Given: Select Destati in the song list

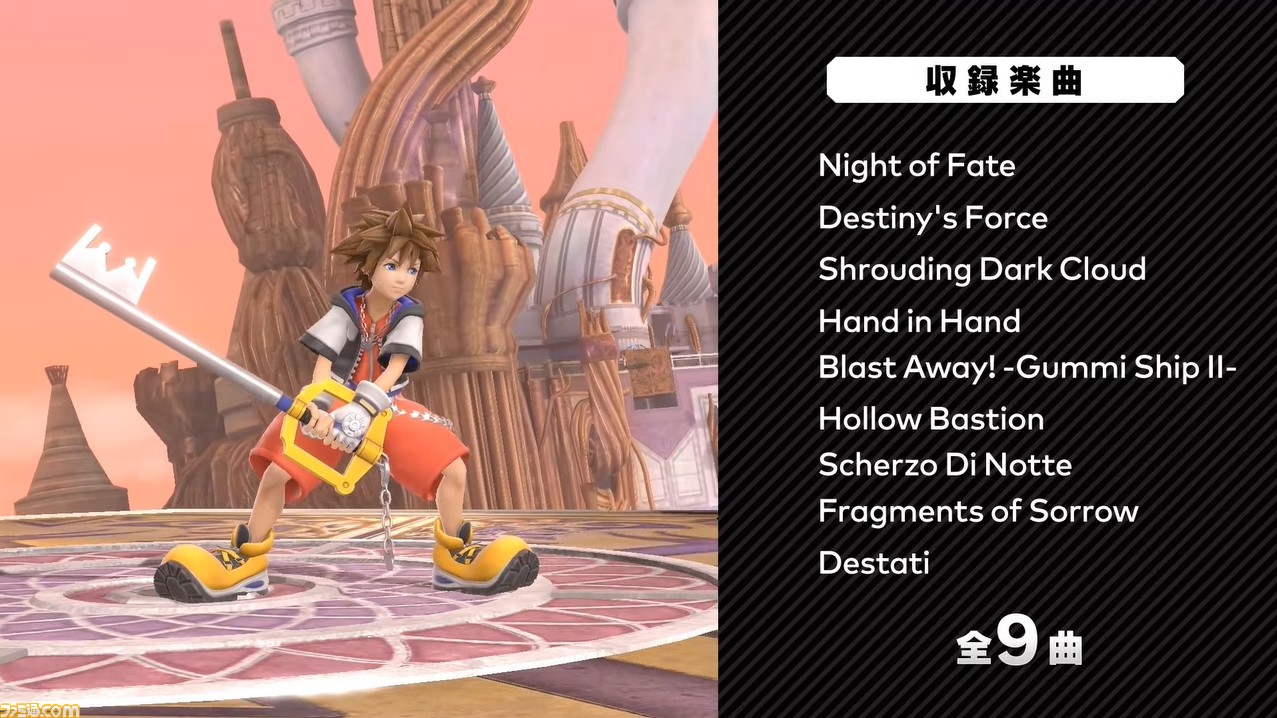Looking at the screenshot, I should [873, 562].
